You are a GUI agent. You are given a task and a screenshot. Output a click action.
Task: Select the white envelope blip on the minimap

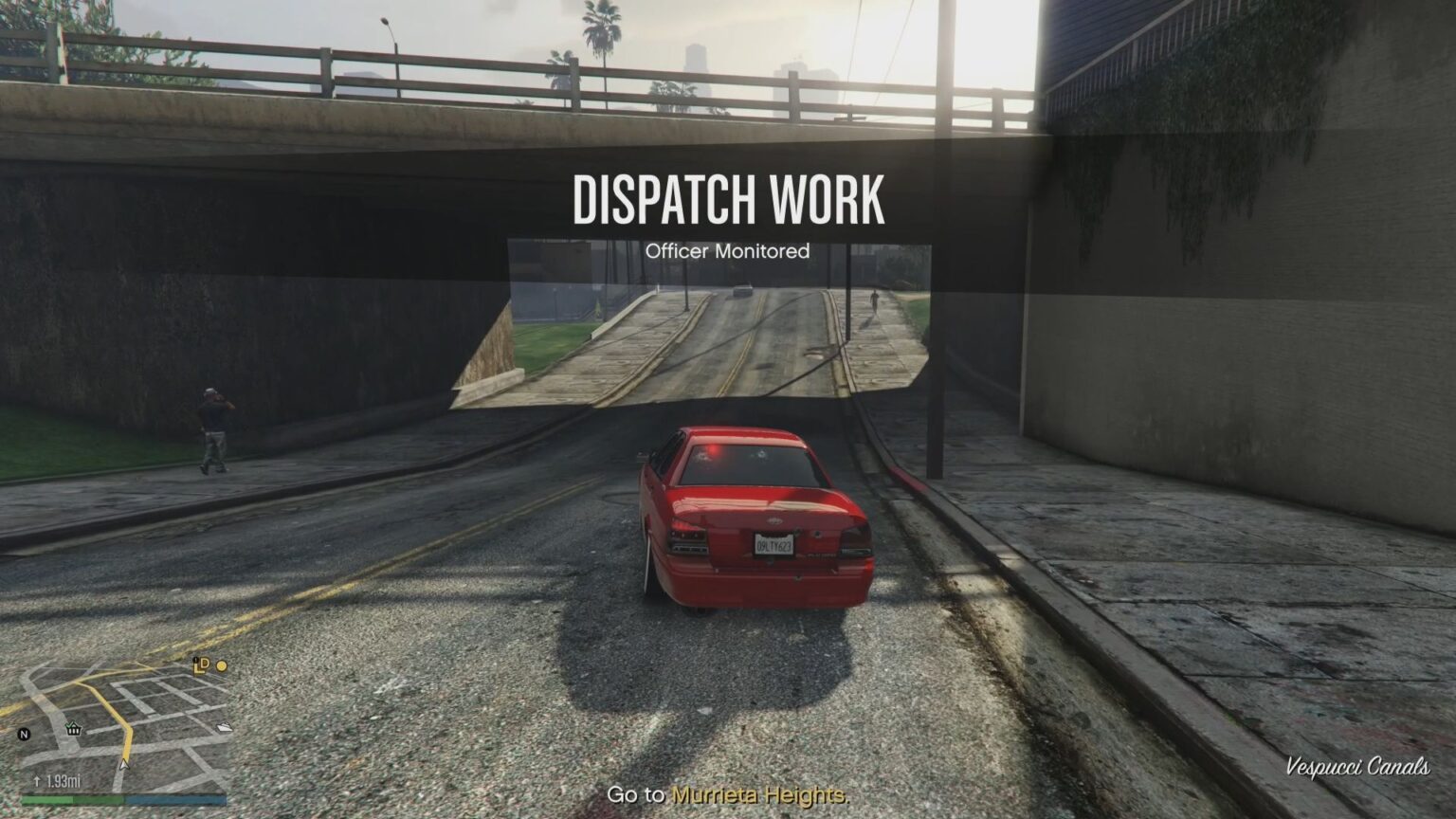[x=224, y=726]
